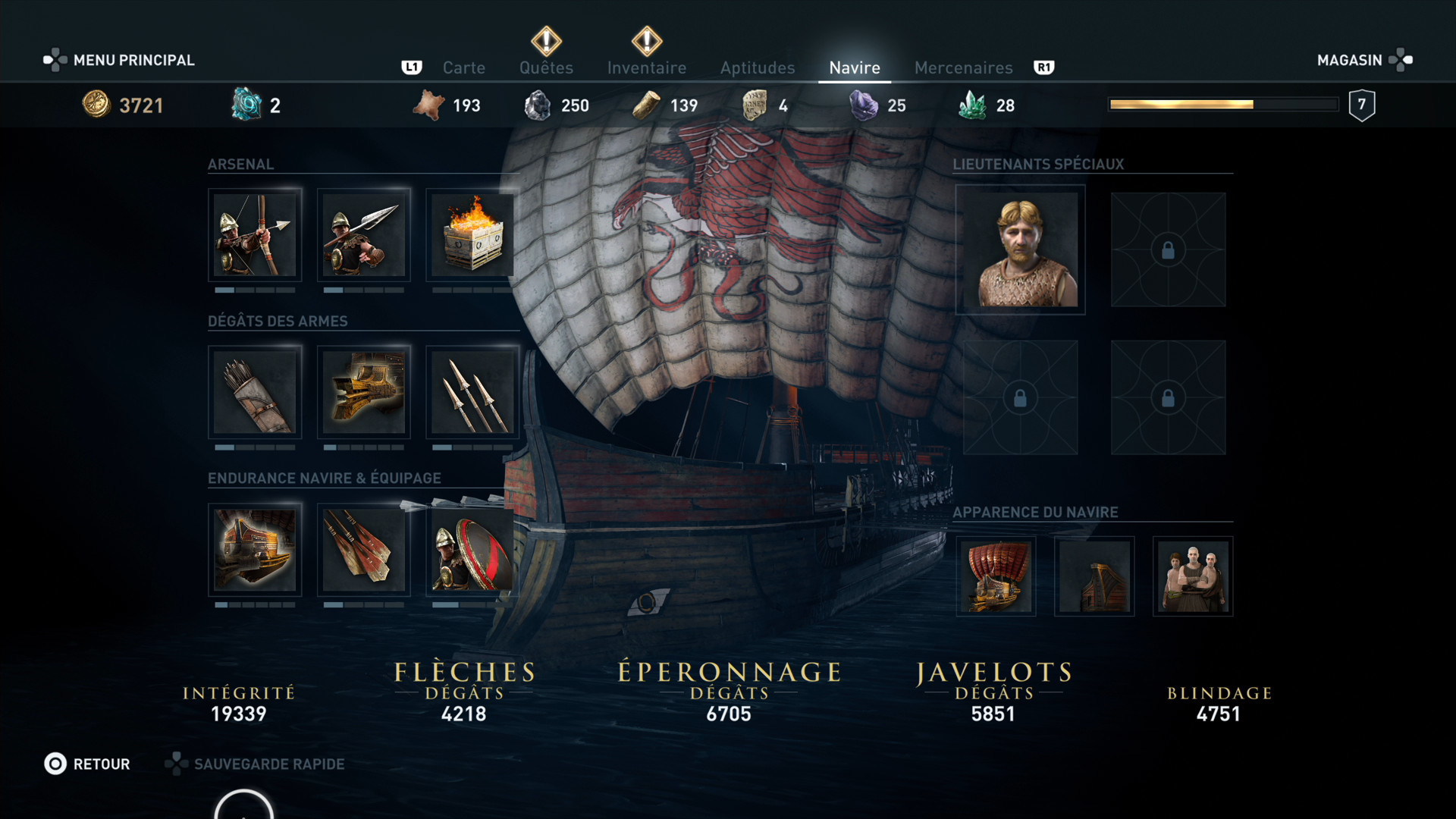Choose the javelins damage upgrade
The width and height of the screenshot is (1456, 819).
(x=472, y=392)
